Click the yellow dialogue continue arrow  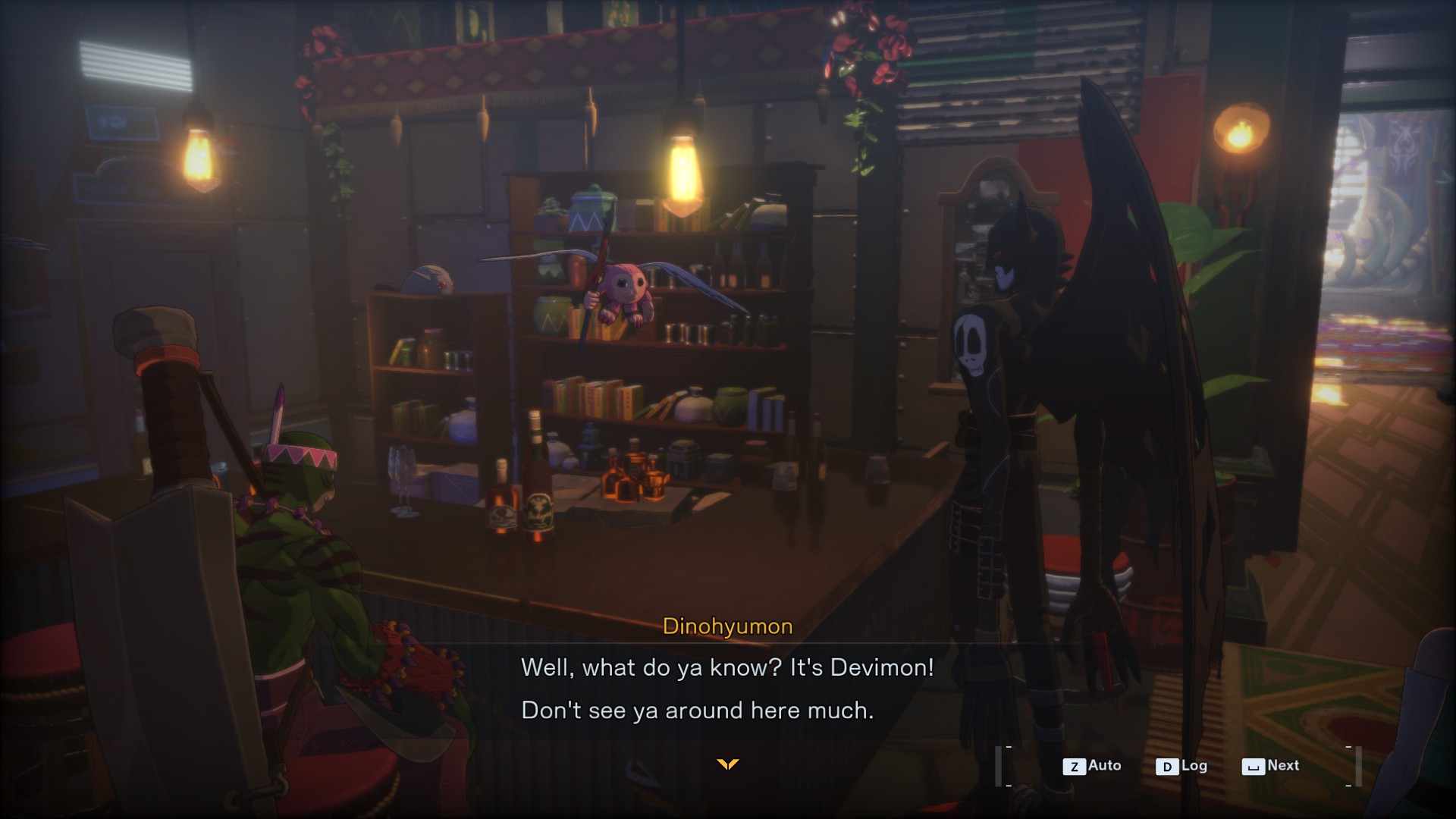pos(727,764)
